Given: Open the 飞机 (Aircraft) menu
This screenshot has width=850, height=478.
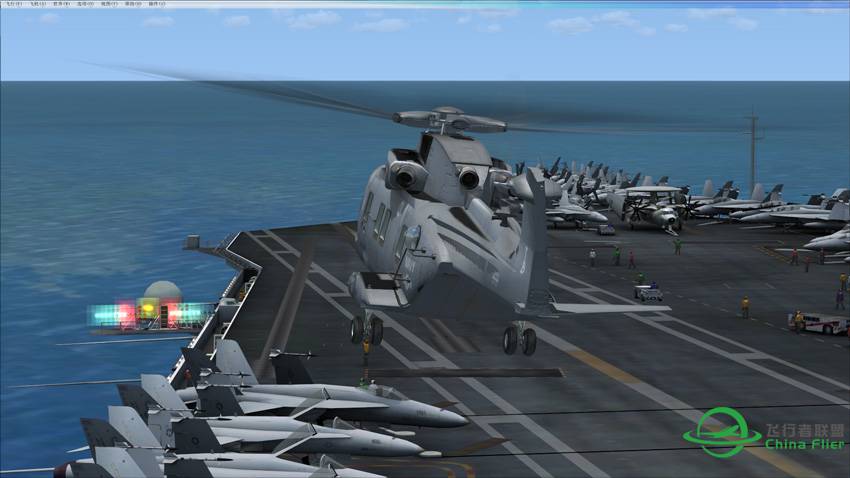Looking at the screenshot, I should (x=36, y=4).
